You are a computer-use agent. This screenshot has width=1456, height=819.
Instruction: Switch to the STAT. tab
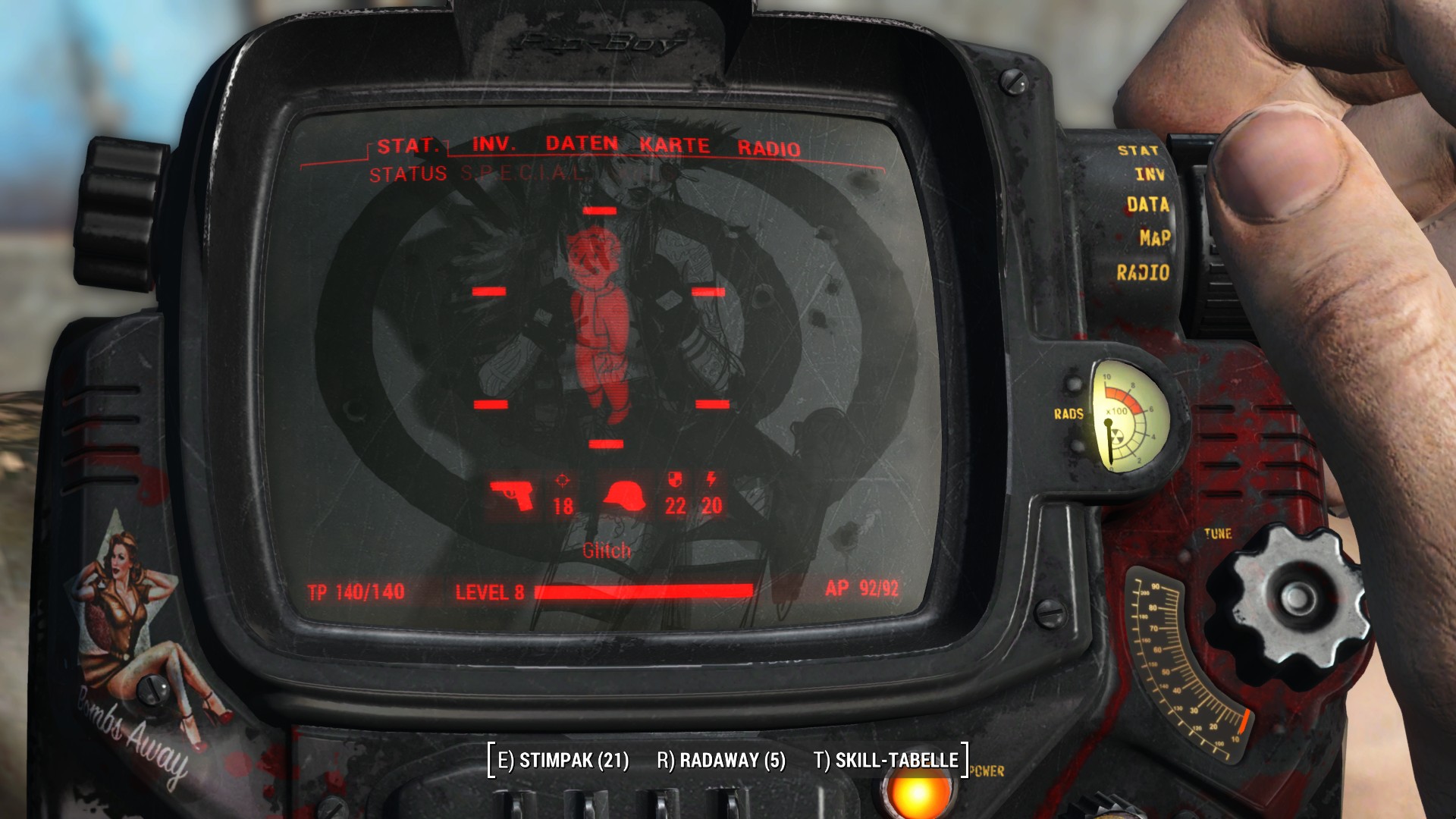(407, 146)
